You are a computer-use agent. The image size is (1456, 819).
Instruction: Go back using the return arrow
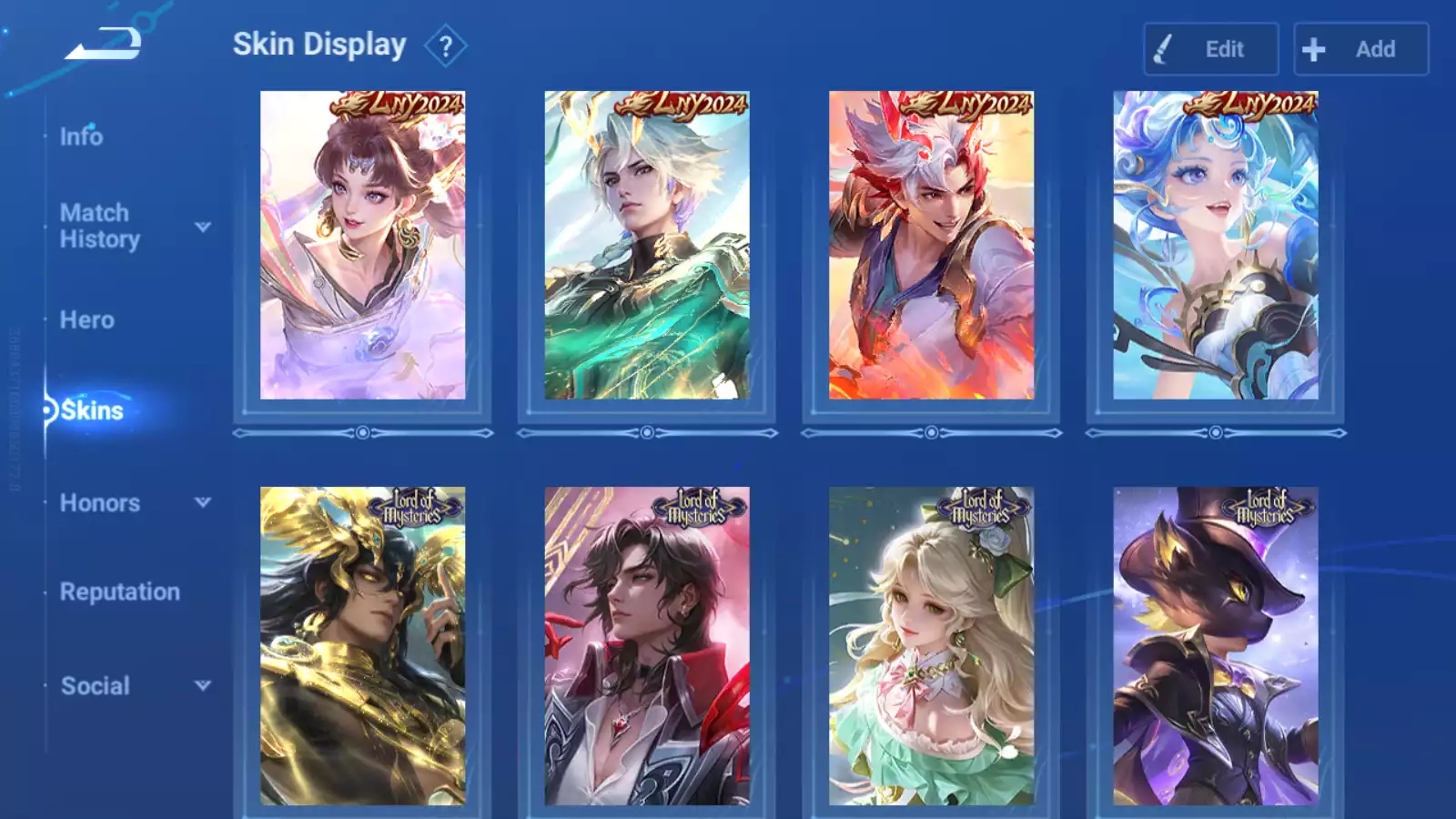click(103, 44)
